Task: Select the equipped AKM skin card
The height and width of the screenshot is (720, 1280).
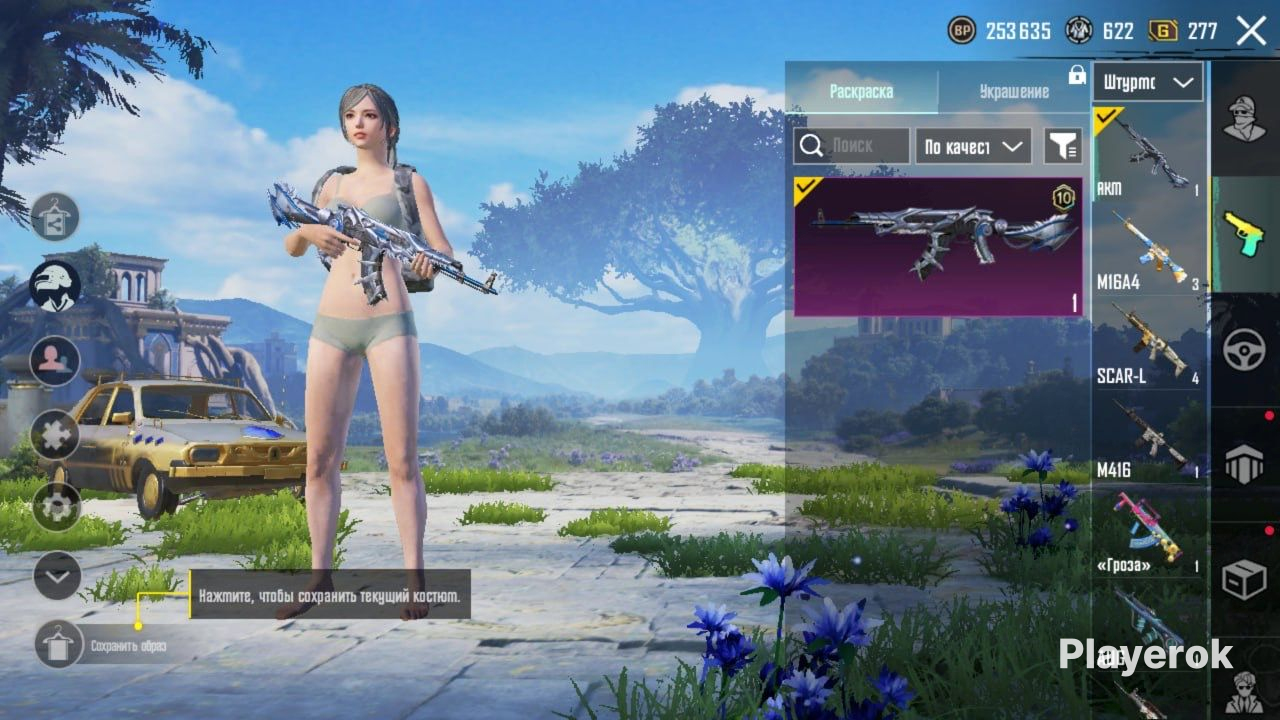Action: (938, 247)
